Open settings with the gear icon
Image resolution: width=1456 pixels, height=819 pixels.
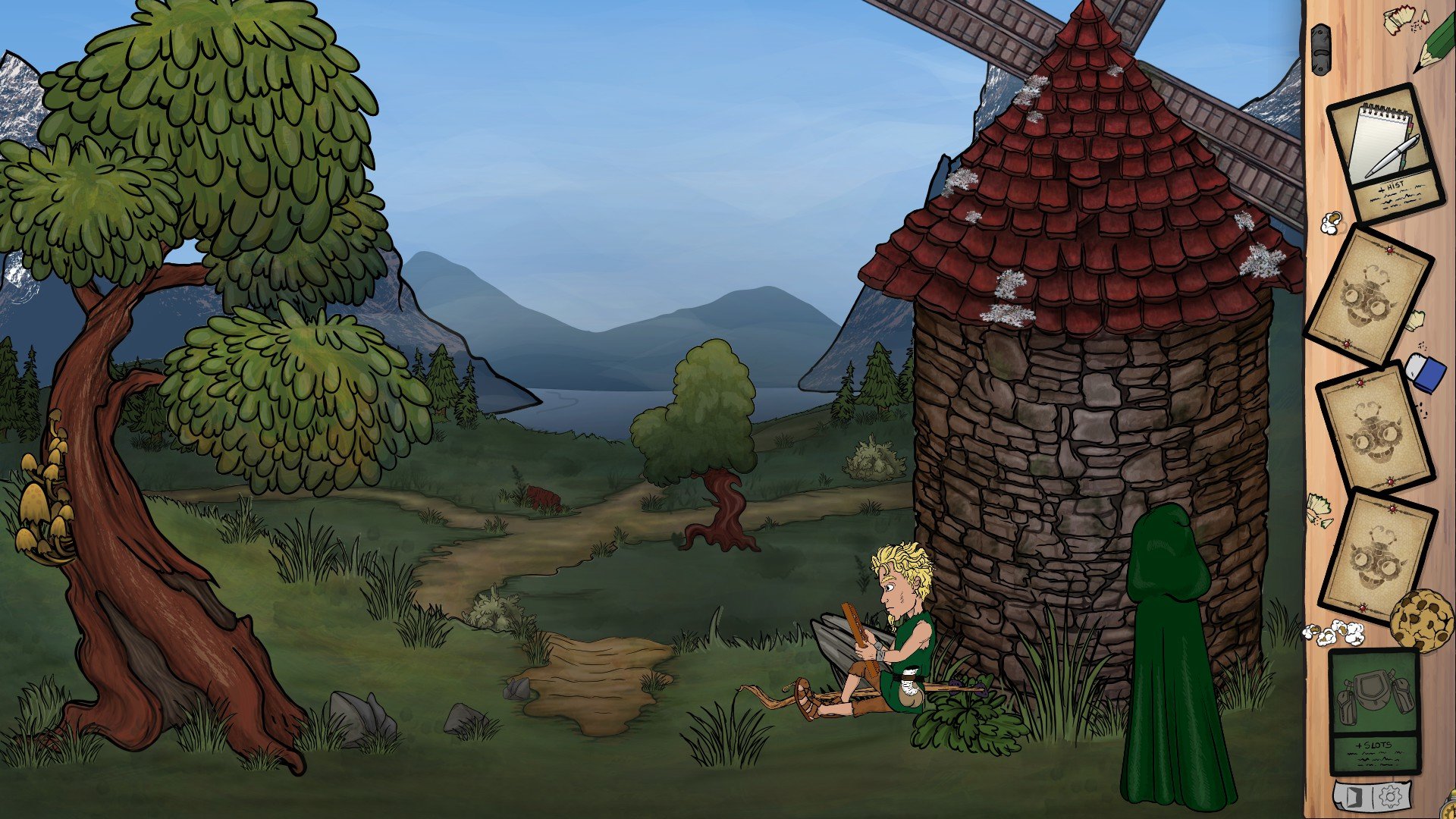1390,797
